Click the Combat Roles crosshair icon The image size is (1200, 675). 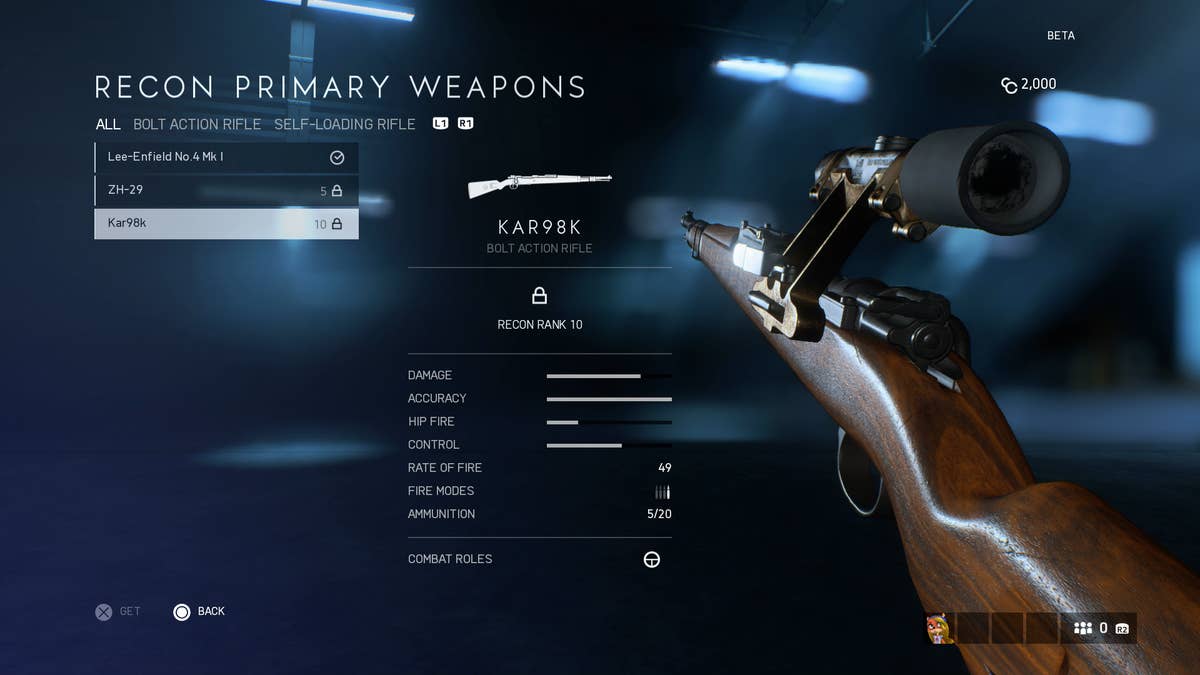coord(651,559)
